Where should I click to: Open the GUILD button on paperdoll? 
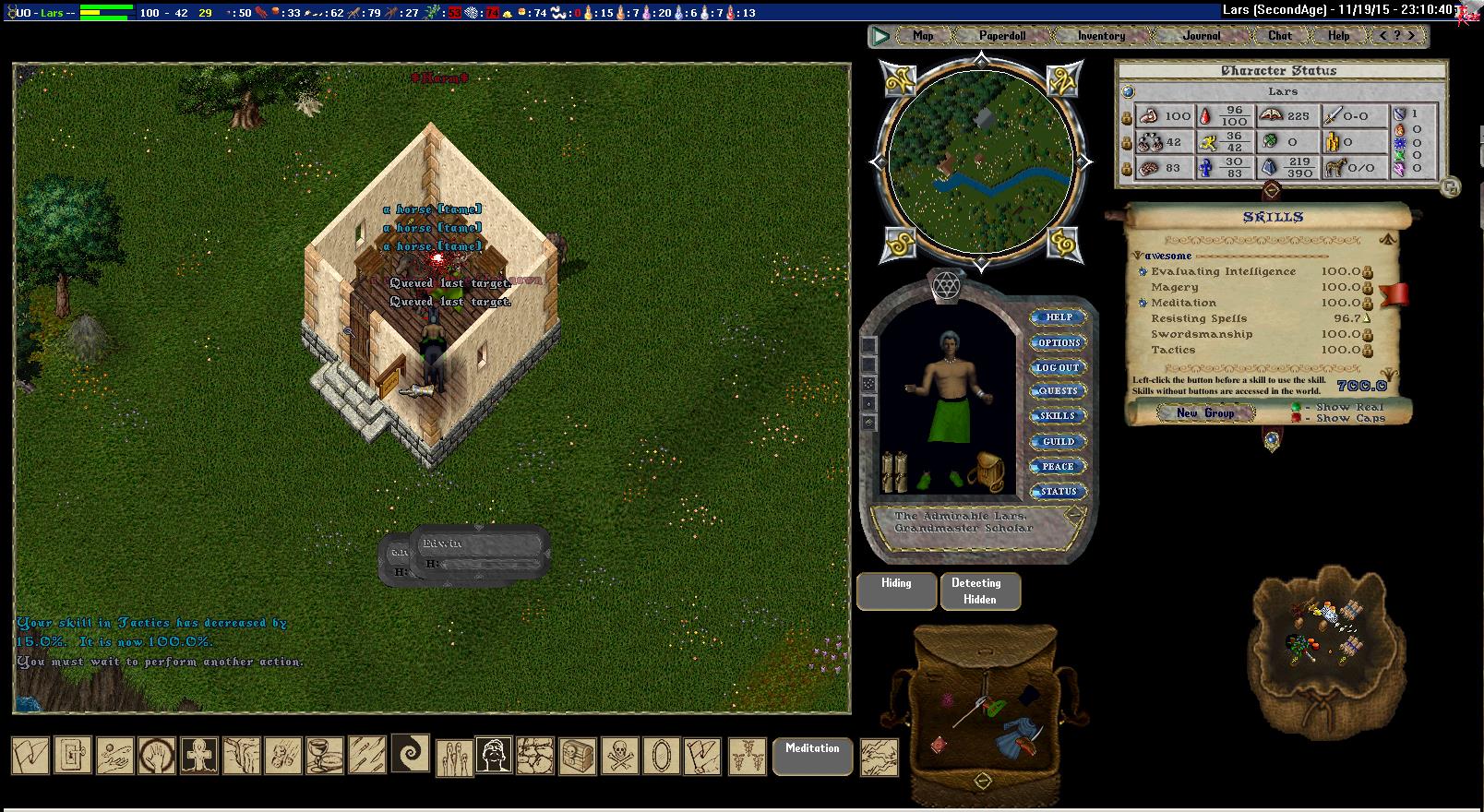1058,442
